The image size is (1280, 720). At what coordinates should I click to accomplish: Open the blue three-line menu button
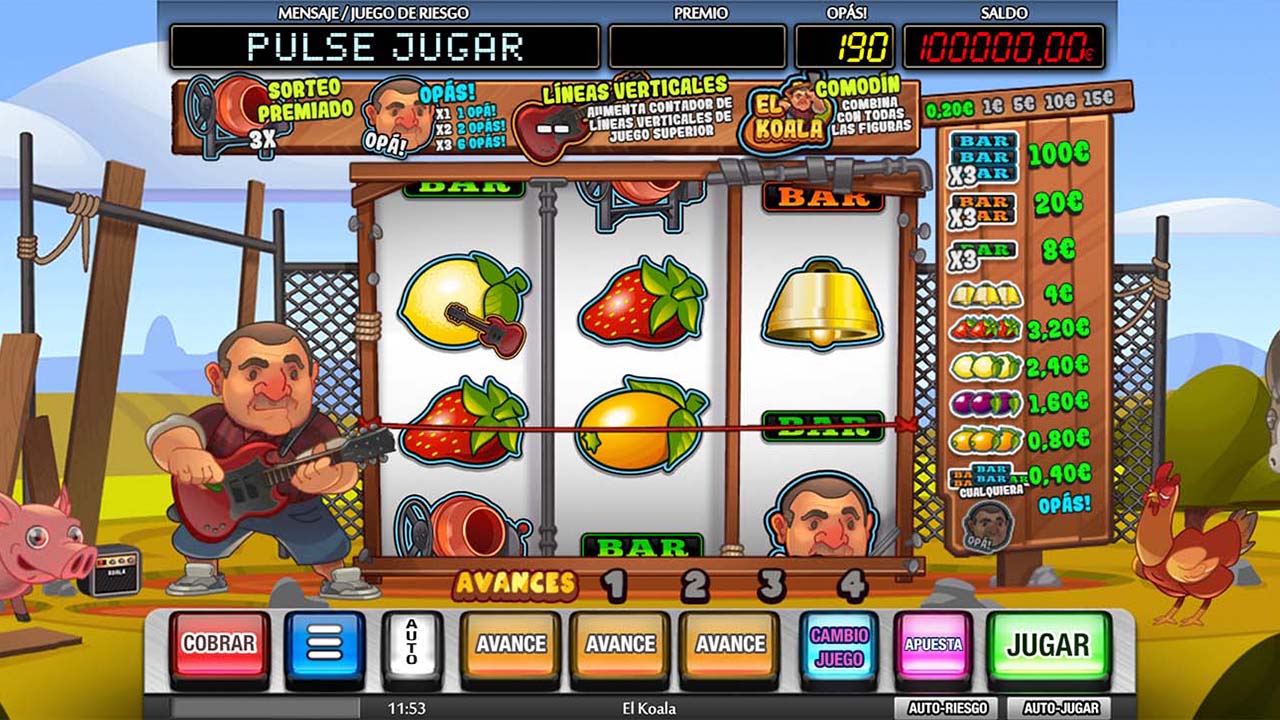[325, 645]
